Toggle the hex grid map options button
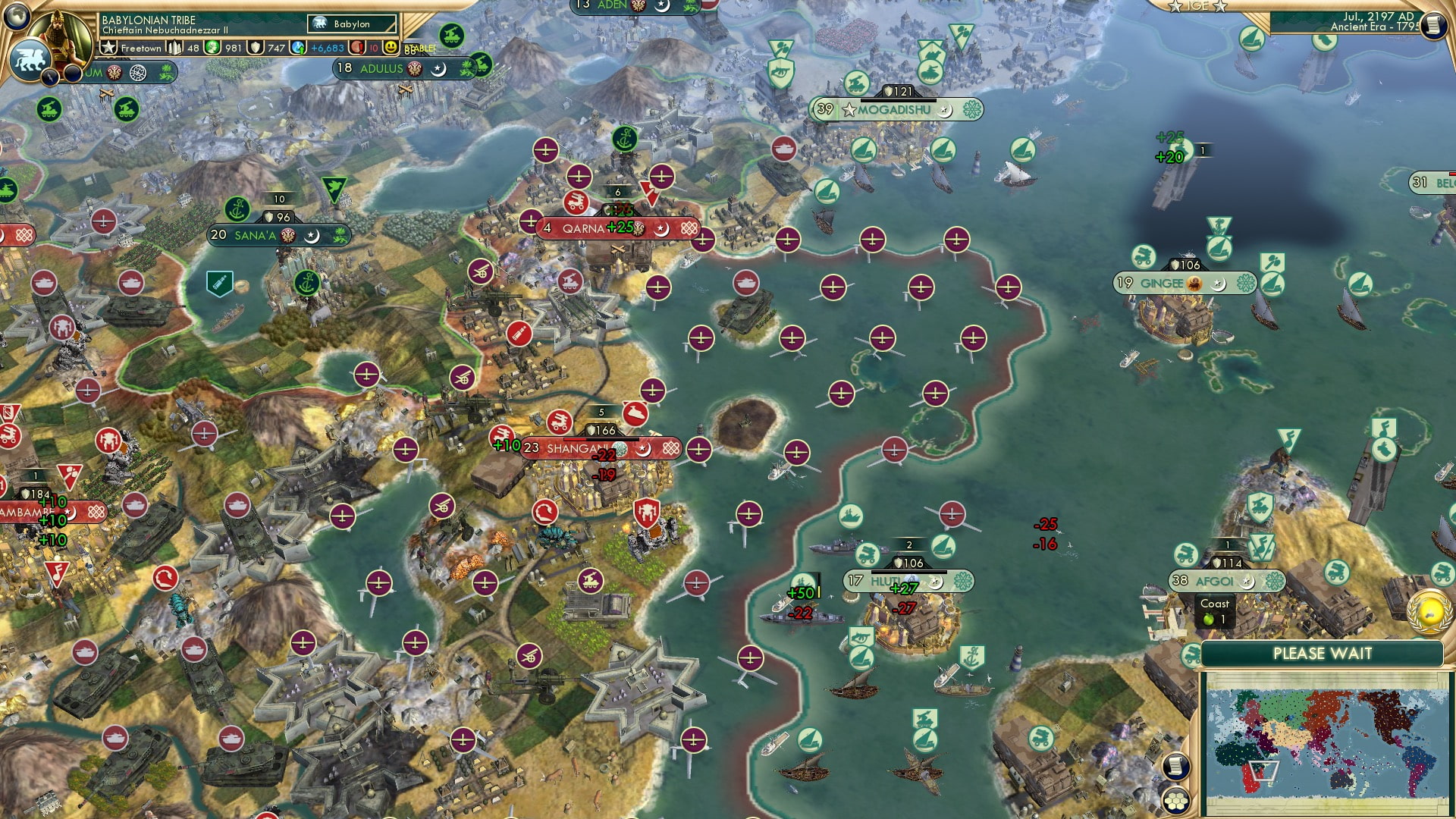The height and width of the screenshot is (819, 1456). pyautogui.click(x=1175, y=800)
